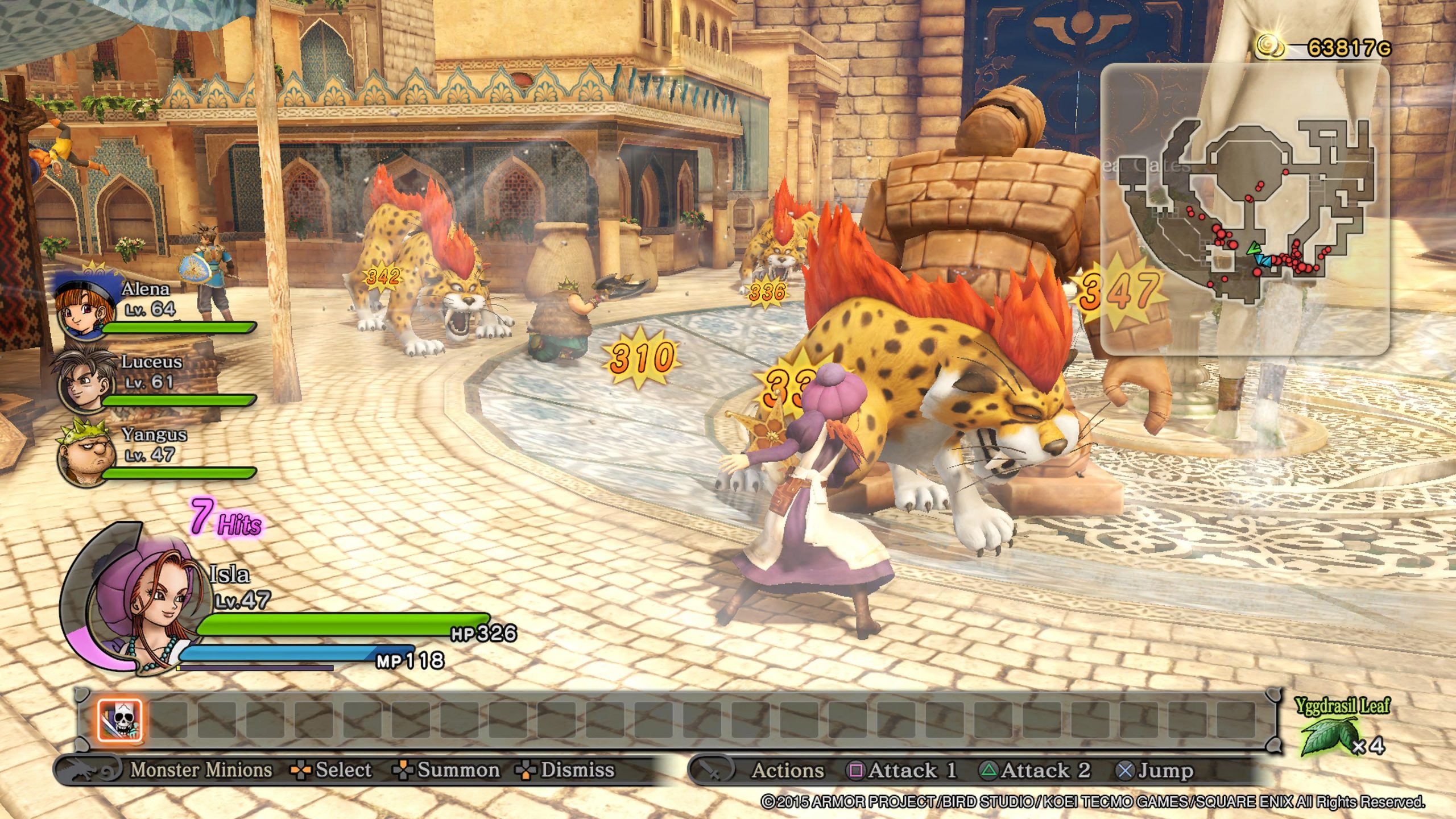The width and height of the screenshot is (1456, 819).
Task: Click the gold coin currency icon
Action: 1269,45
